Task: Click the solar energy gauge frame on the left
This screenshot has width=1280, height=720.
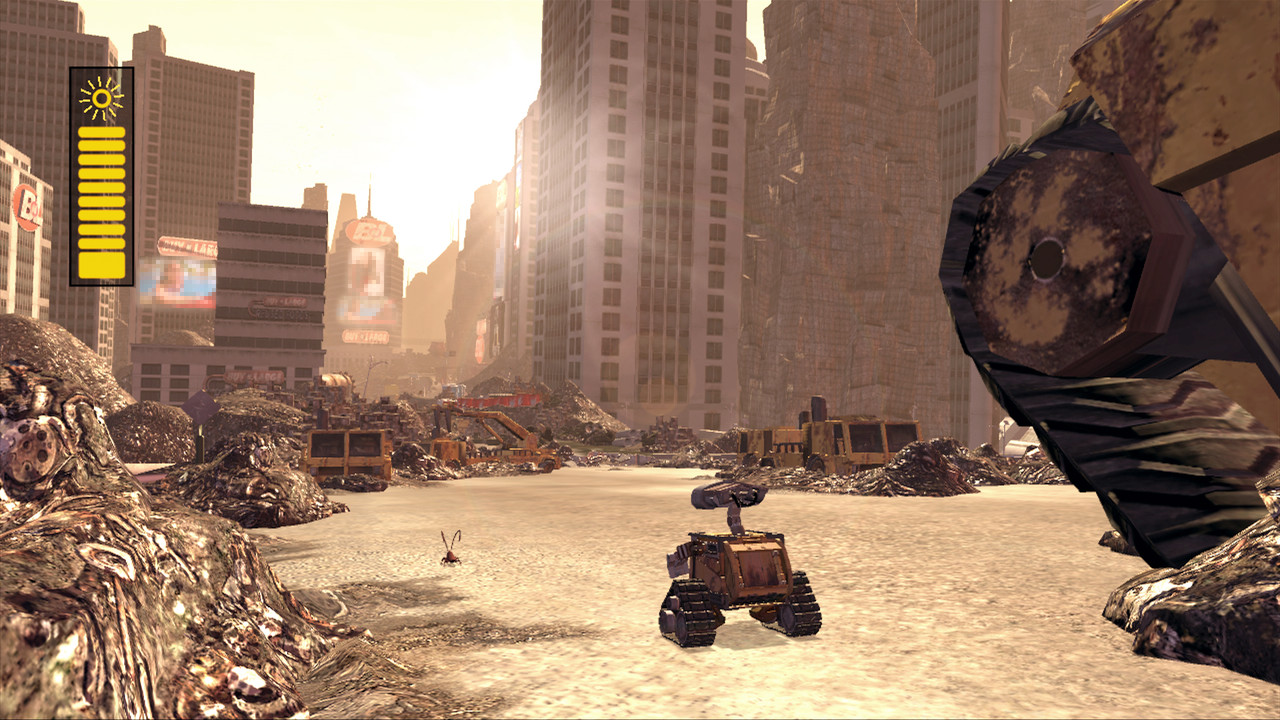Action: [100, 170]
